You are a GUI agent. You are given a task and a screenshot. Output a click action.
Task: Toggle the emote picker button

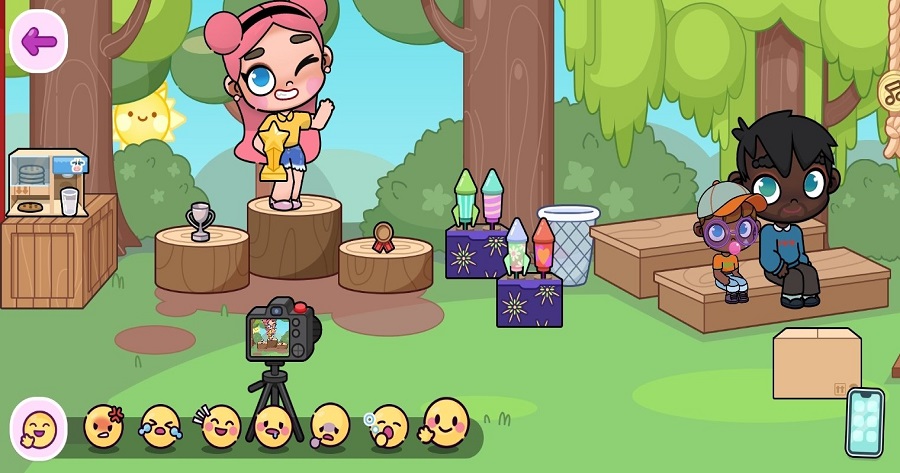[39, 428]
